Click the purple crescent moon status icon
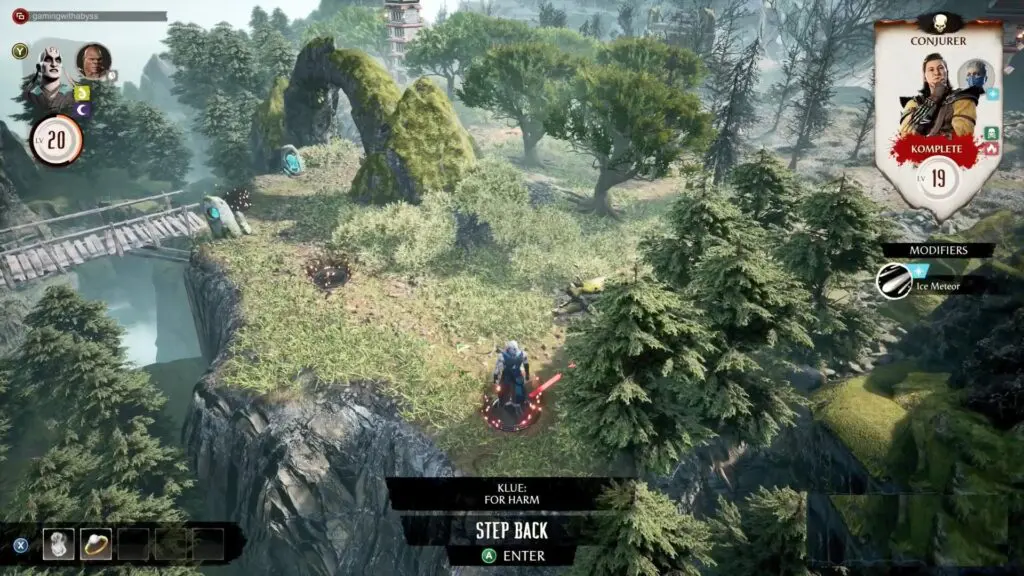1024x576 pixels. 83,110
